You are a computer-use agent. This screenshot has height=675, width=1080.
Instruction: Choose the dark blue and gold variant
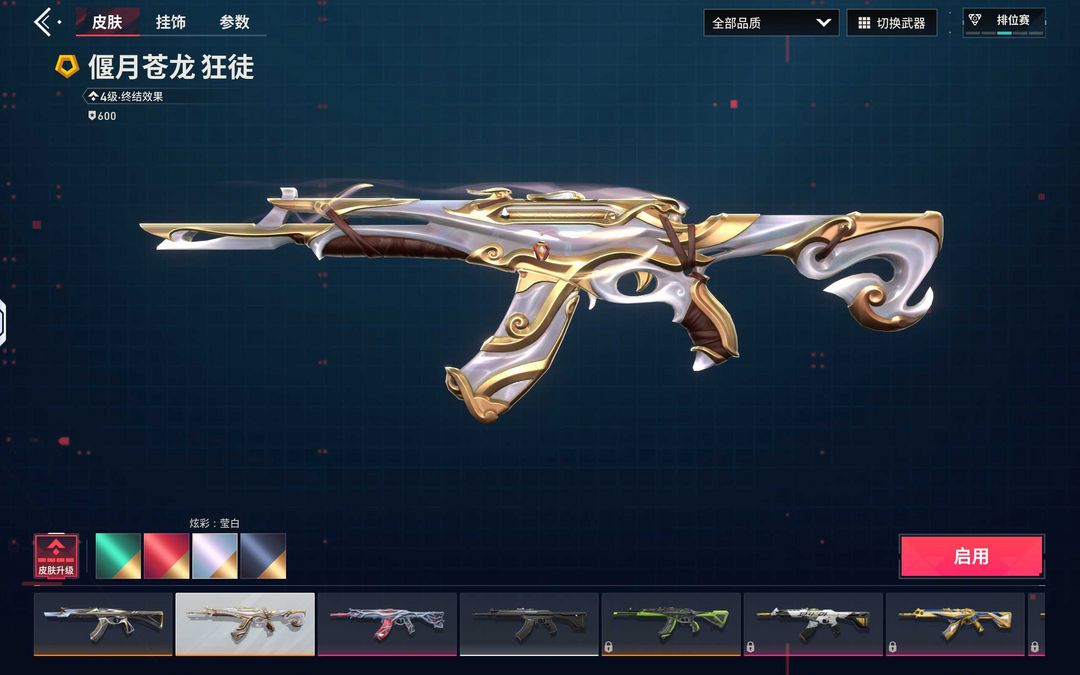click(x=262, y=556)
